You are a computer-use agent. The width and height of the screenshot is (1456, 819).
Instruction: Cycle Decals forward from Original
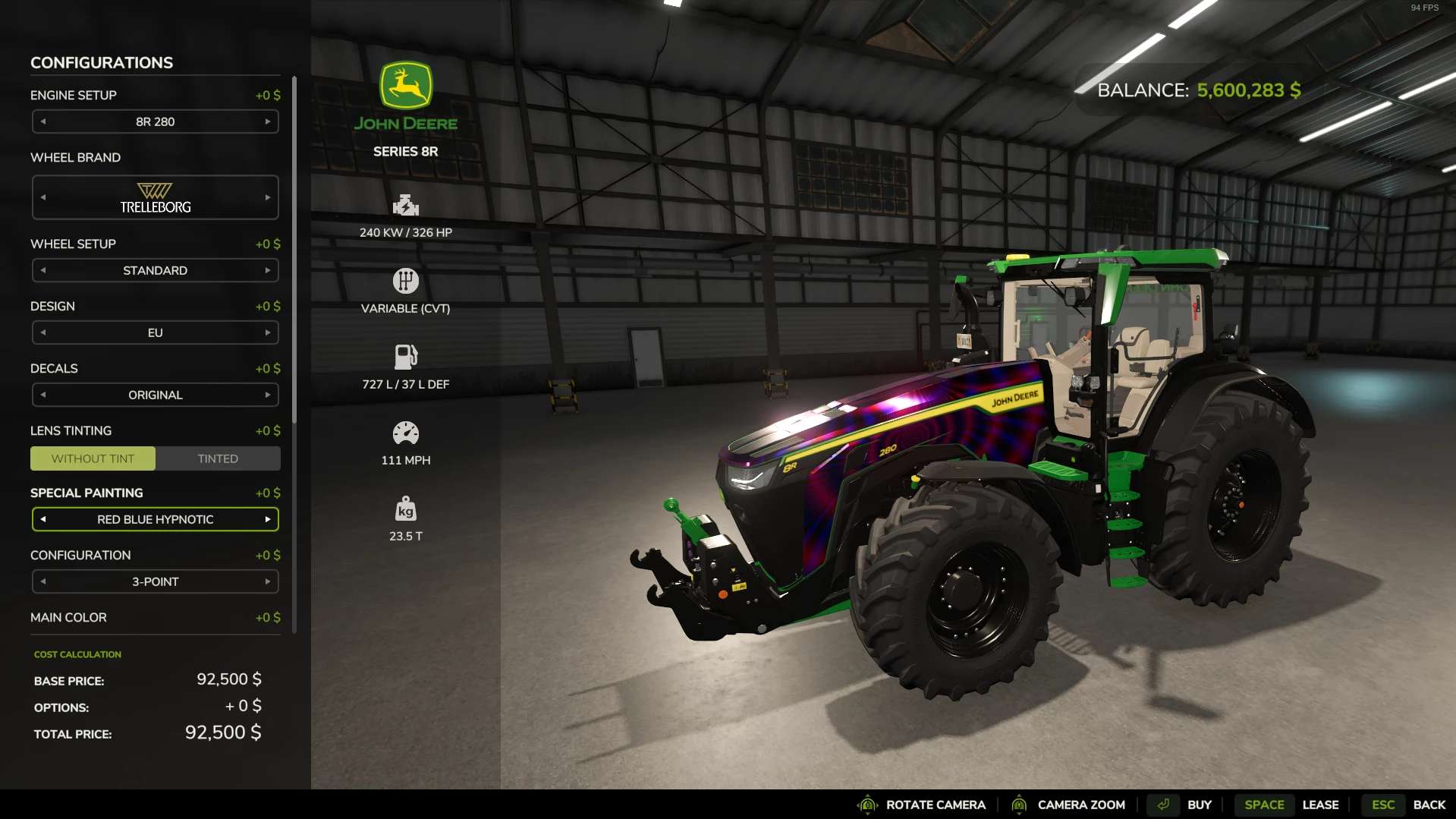pyautogui.click(x=268, y=395)
